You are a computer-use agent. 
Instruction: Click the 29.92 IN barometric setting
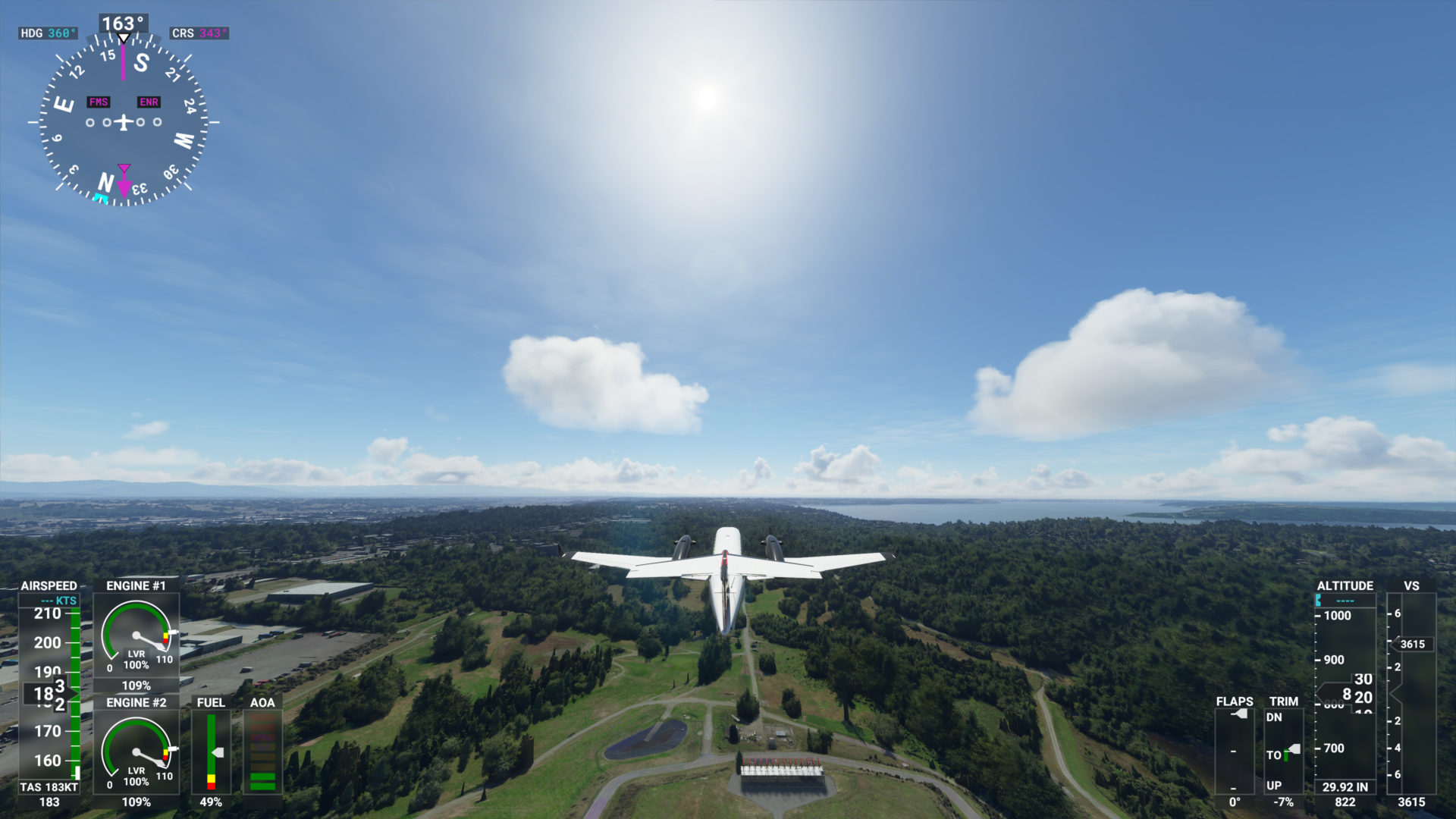point(1346,786)
